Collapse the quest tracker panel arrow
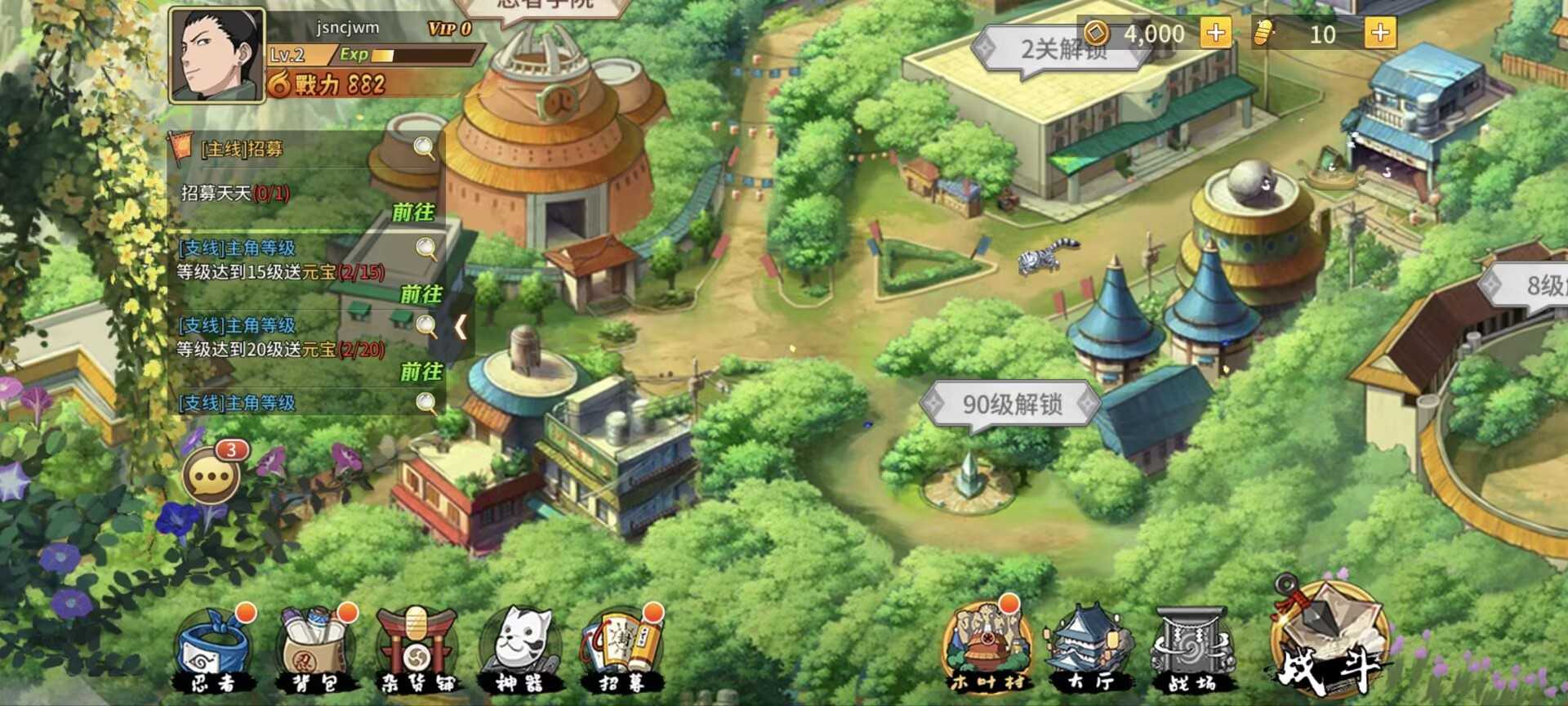Screen dimensions: 1568x706 [461, 328]
